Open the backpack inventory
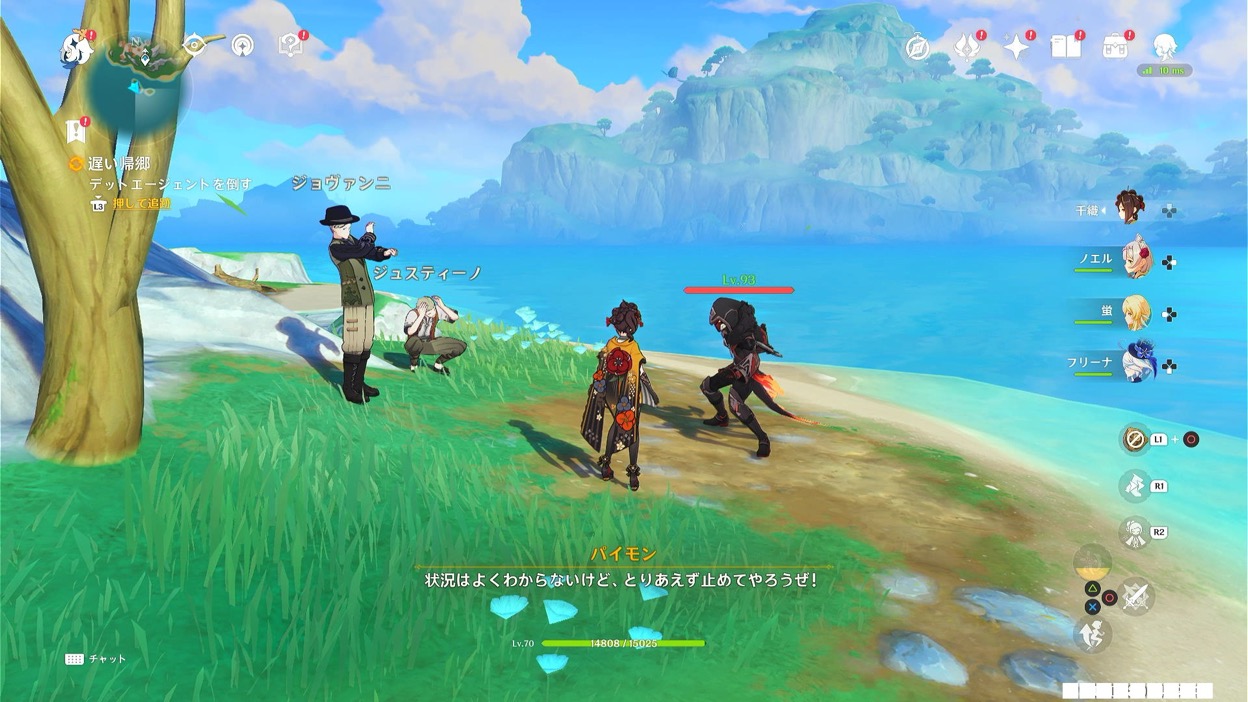 click(x=1115, y=46)
